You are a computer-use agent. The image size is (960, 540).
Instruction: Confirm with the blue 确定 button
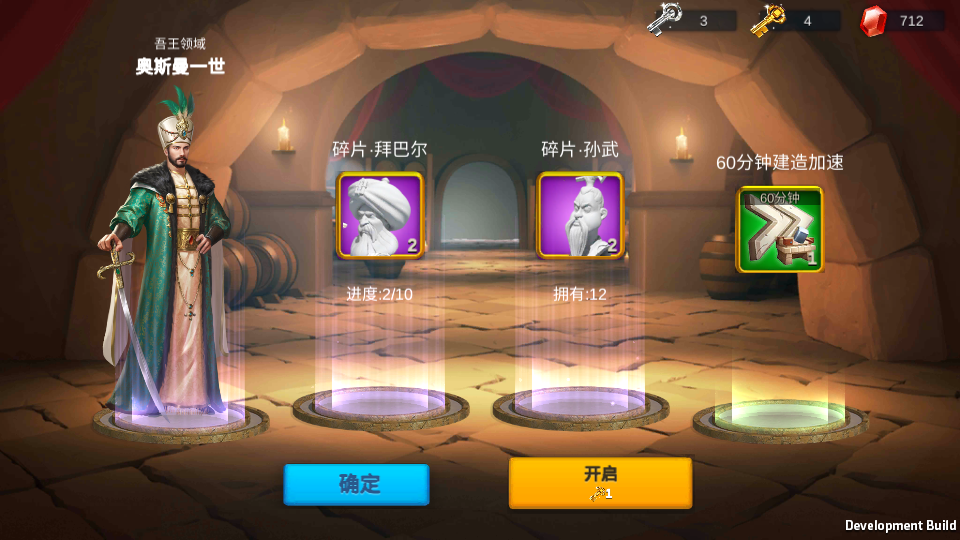[x=356, y=484]
